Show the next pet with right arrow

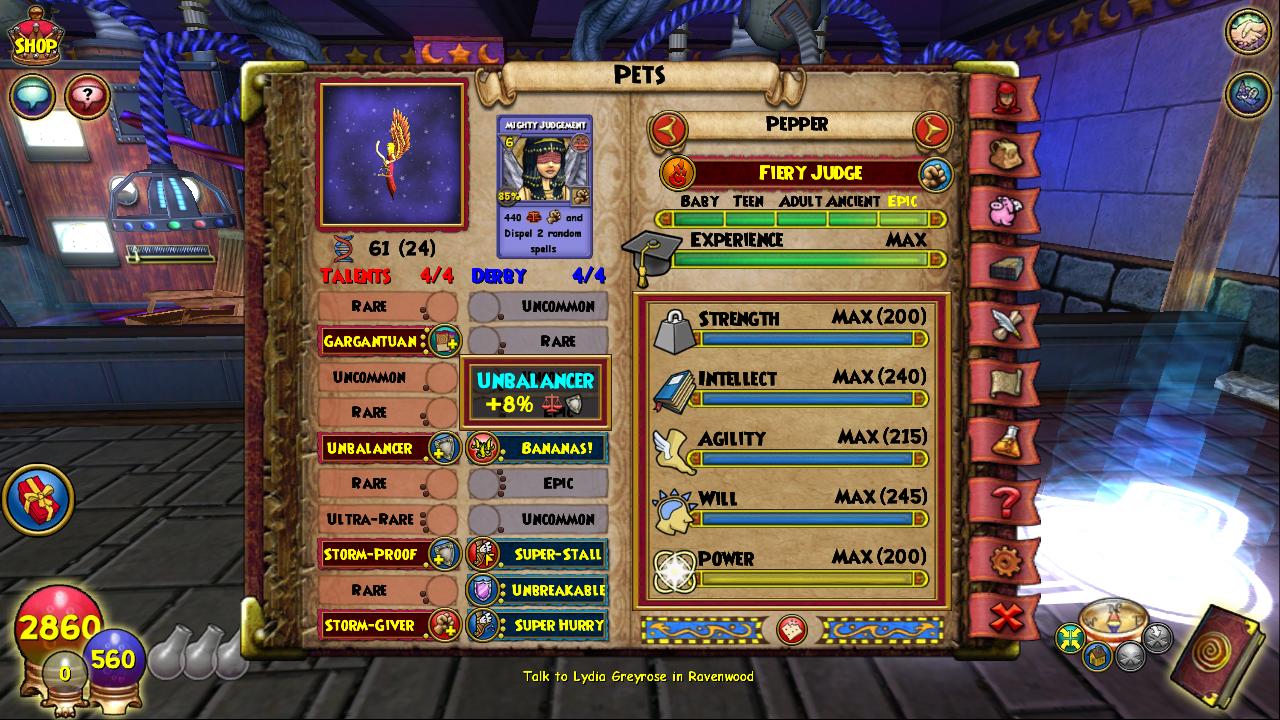point(931,127)
